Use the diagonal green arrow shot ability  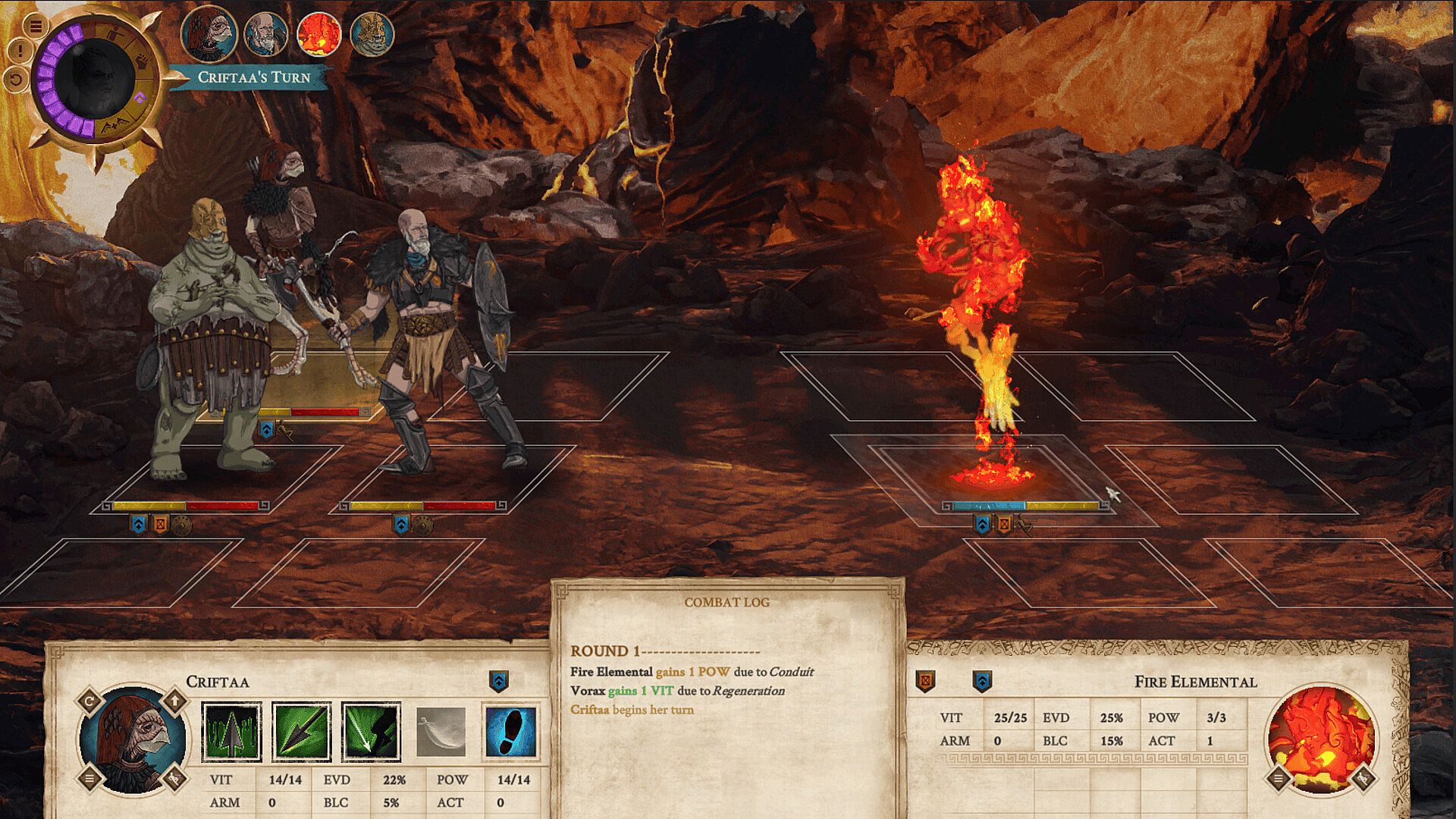click(x=301, y=732)
